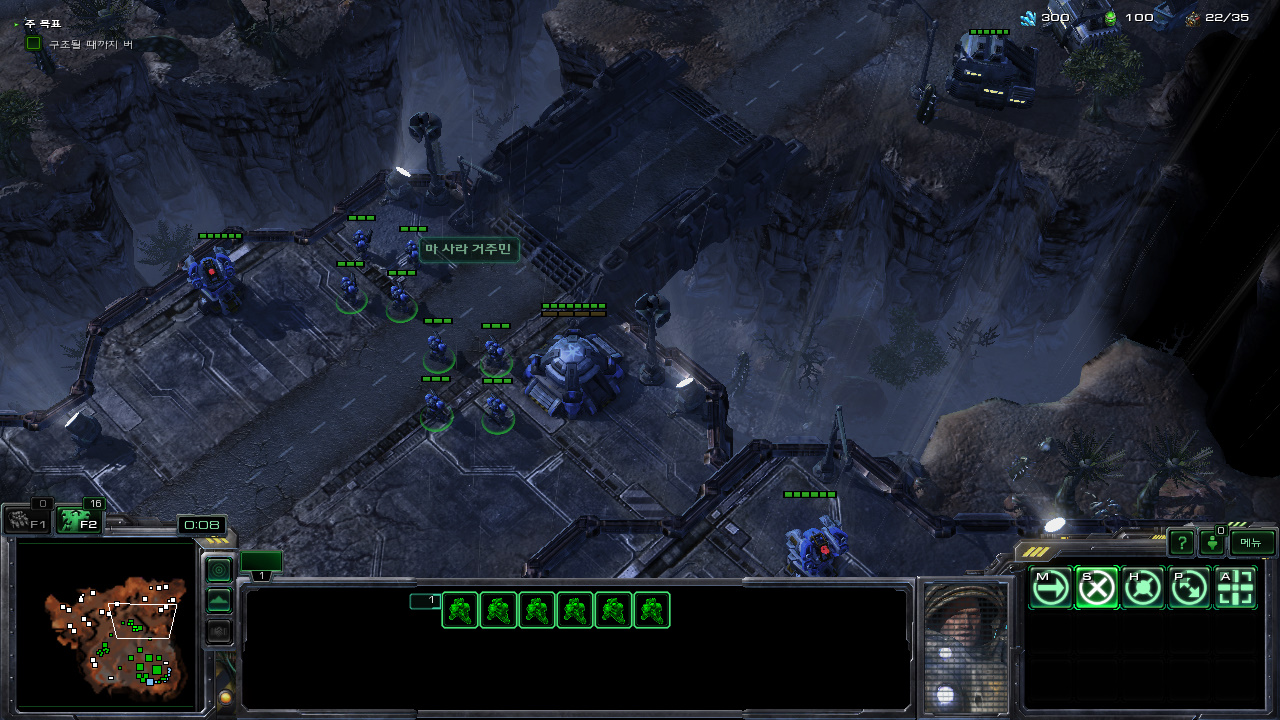Issue the Stop command (S)
1280x720 pixels.
click(1096, 588)
